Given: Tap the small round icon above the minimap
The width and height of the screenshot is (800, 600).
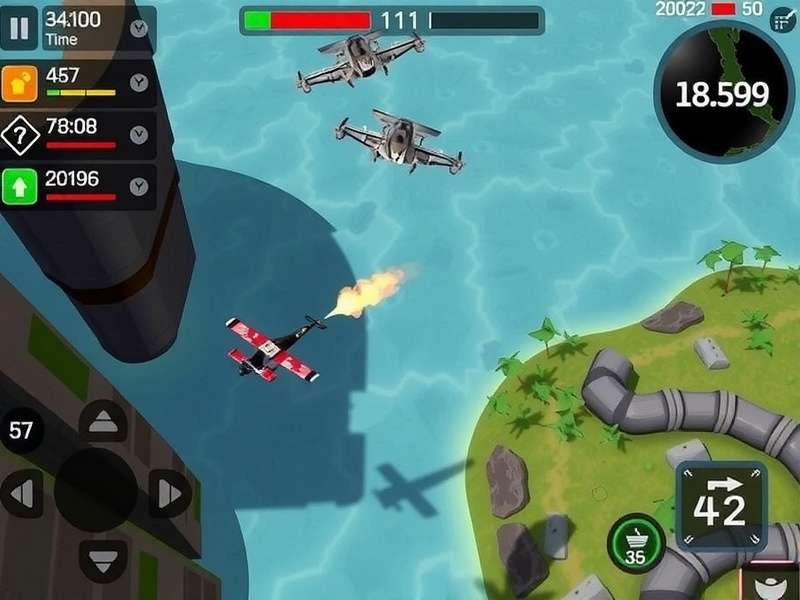Looking at the screenshot, I should 782,22.
